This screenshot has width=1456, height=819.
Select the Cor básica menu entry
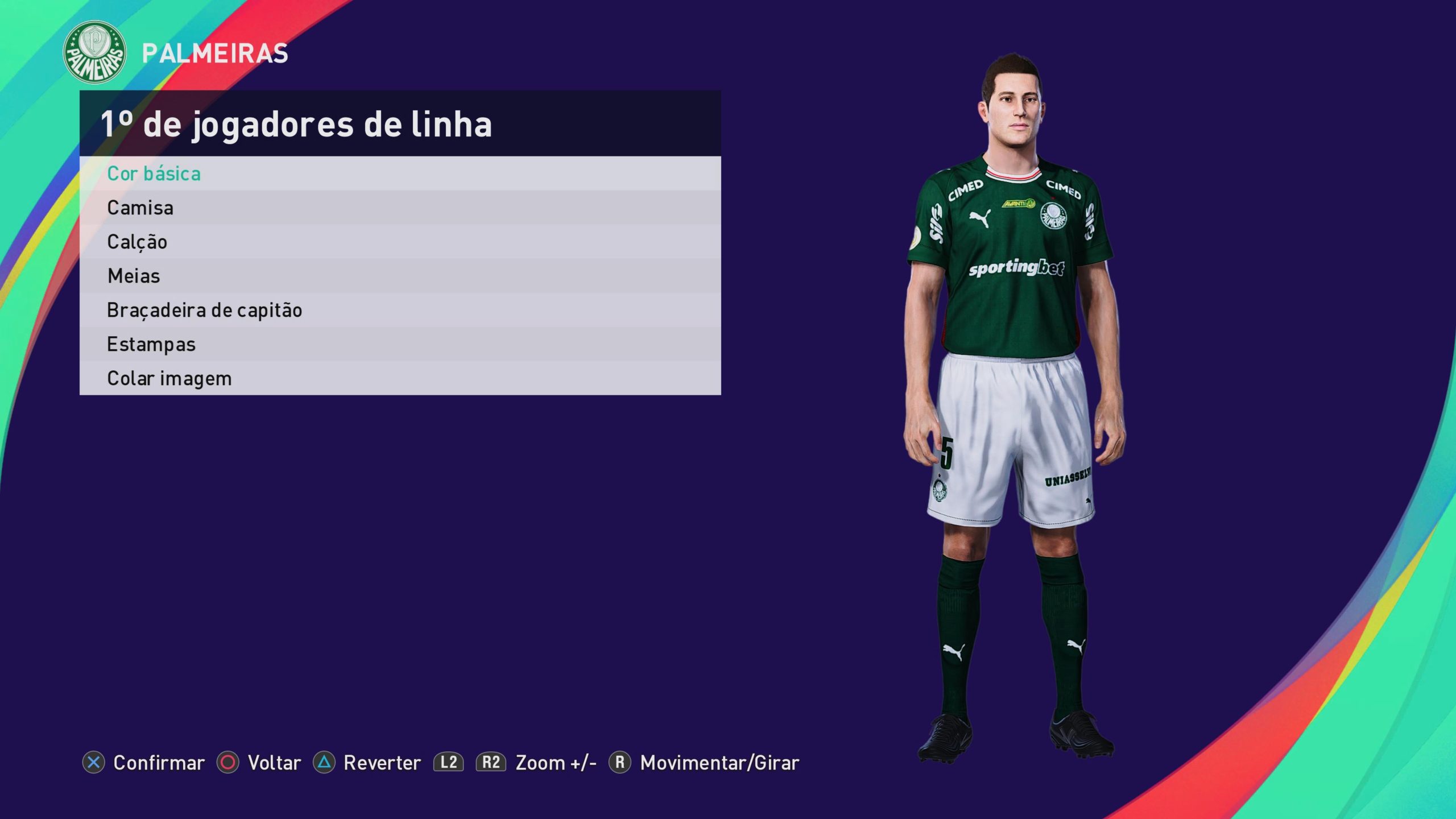[154, 173]
